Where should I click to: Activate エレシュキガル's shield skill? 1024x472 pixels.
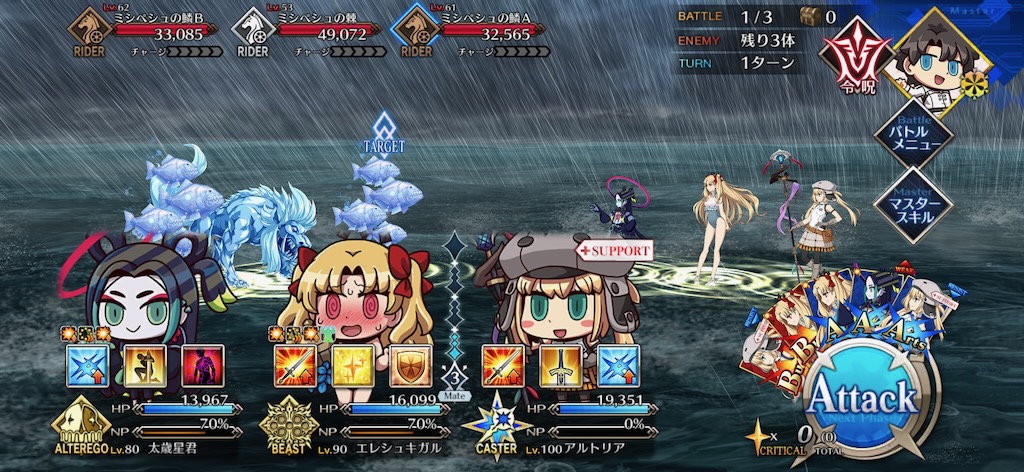click(x=408, y=365)
